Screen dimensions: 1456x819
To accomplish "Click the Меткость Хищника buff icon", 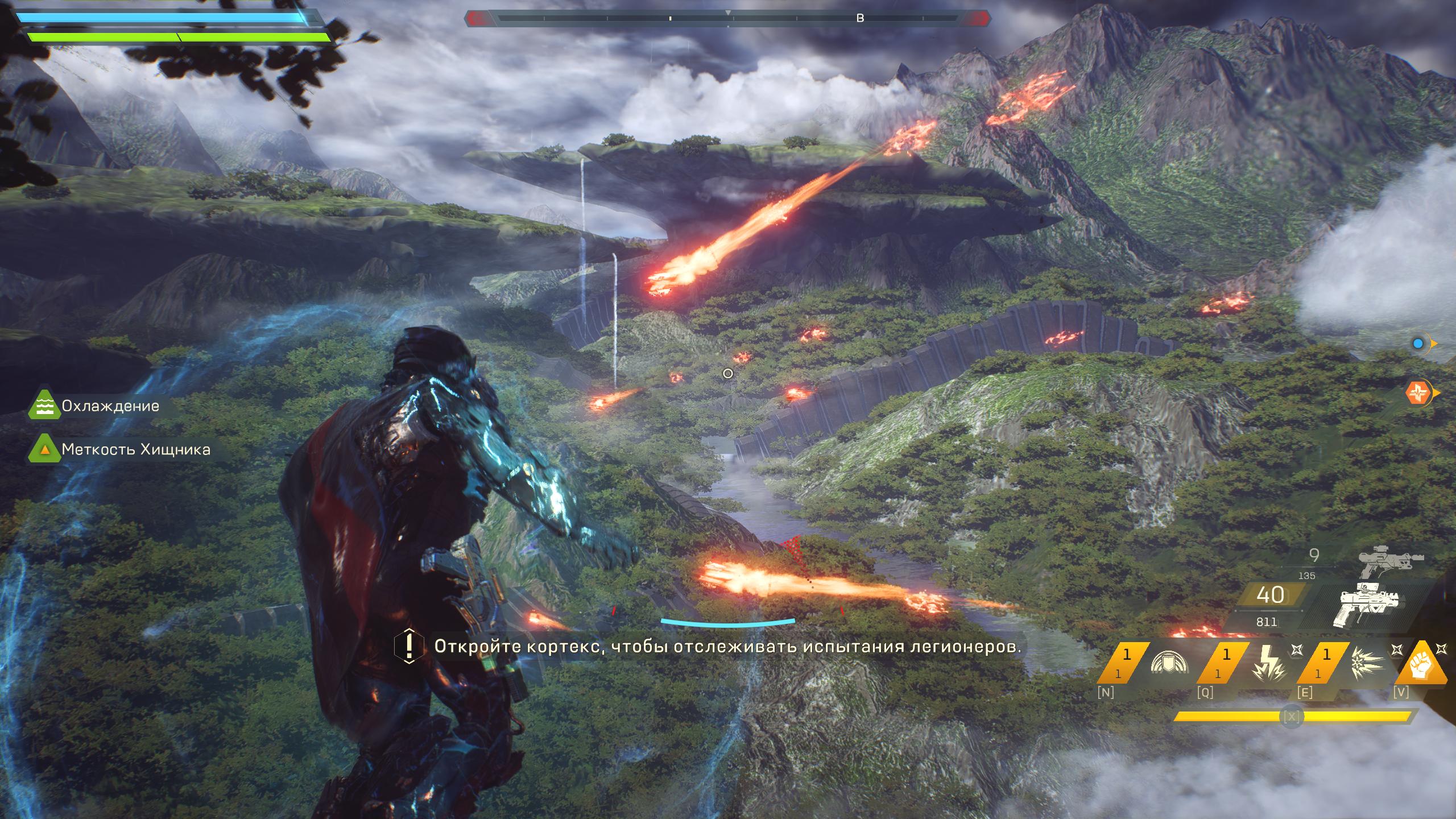I will click(44, 449).
